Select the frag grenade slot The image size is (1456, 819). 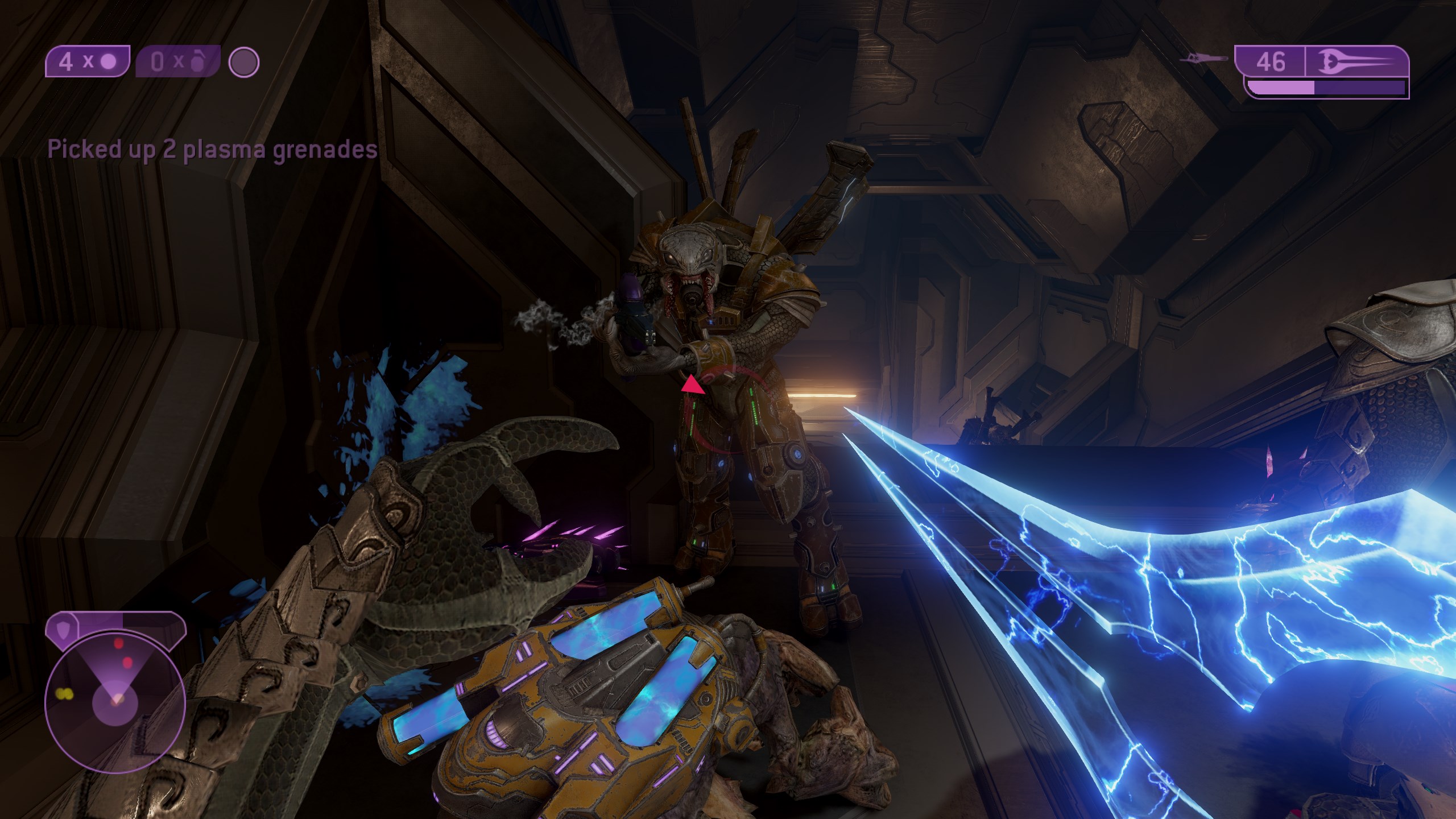177,61
